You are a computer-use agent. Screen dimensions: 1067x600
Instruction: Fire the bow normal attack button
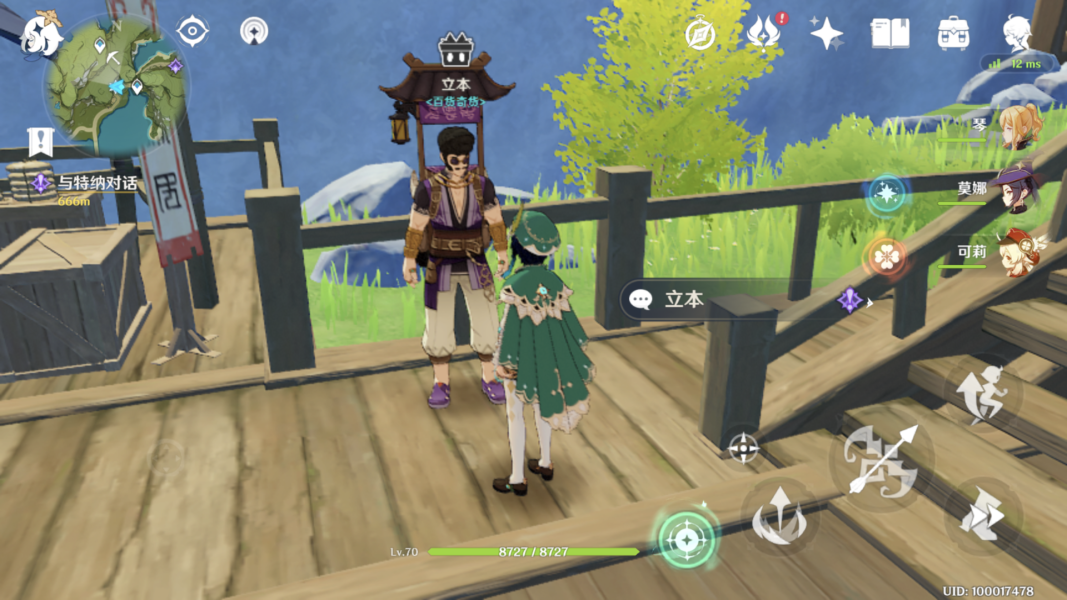(881, 460)
